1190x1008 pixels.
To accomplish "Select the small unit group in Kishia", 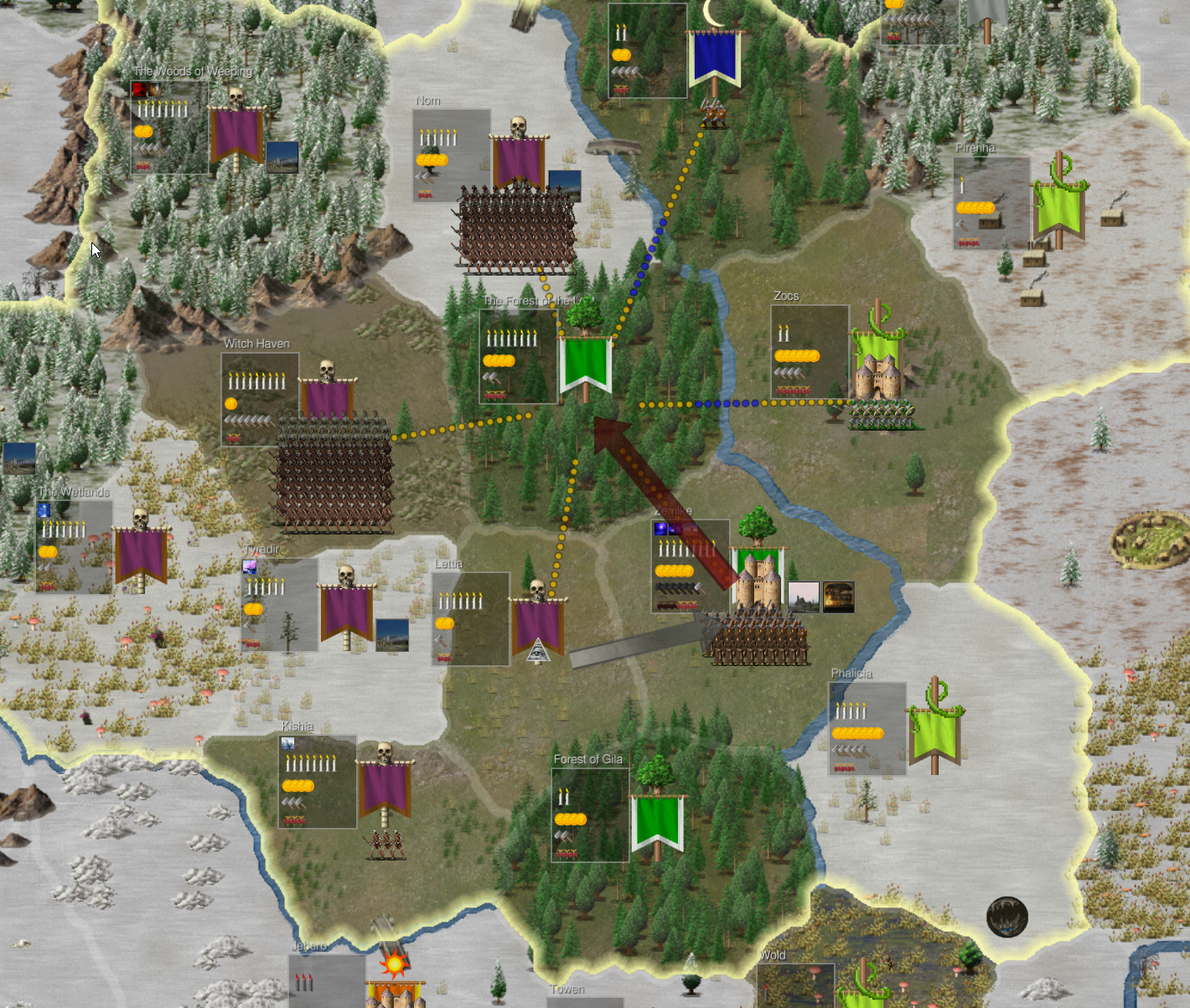I will [x=385, y=845].
